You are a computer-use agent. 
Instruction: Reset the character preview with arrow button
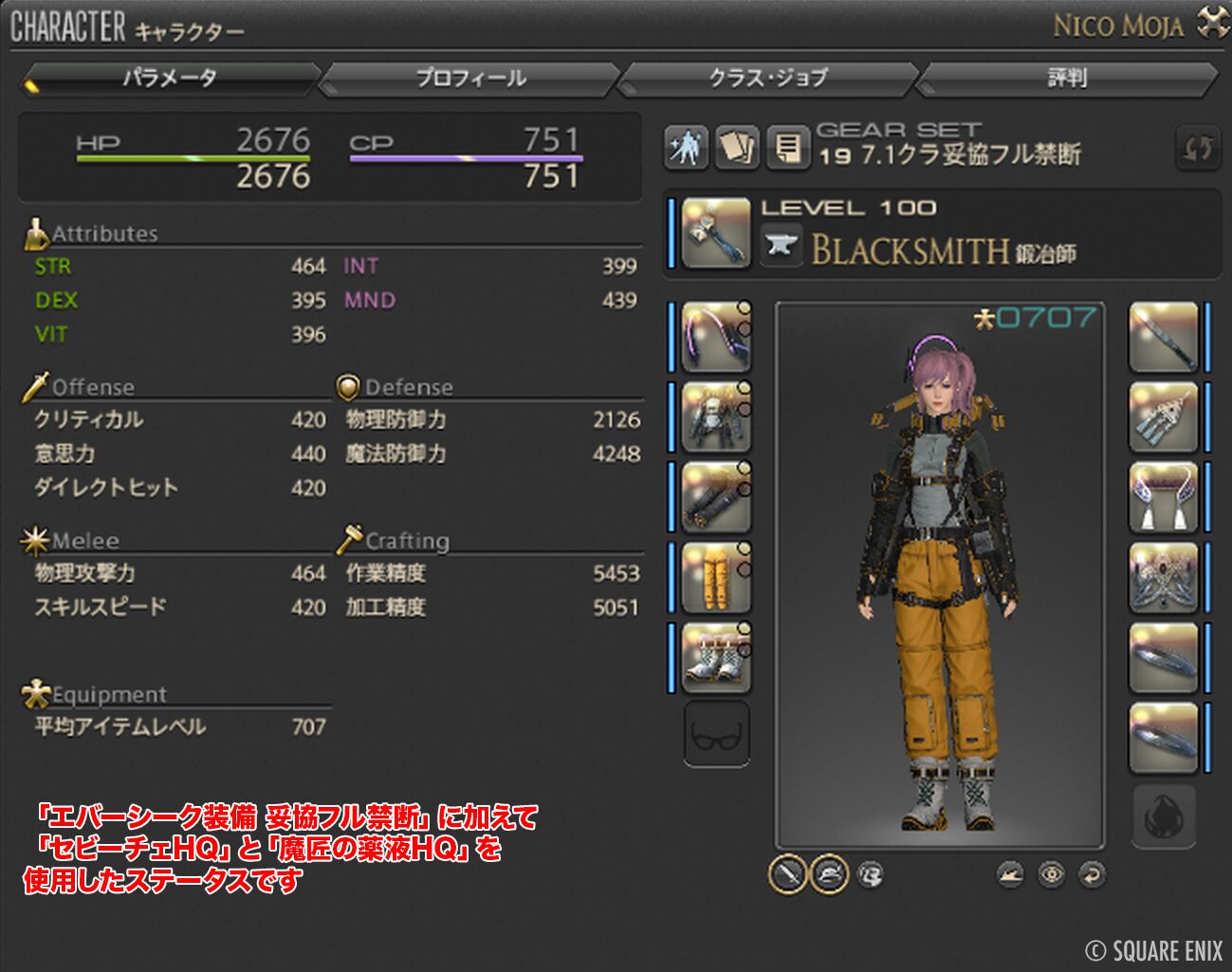tap(1093, 873)
